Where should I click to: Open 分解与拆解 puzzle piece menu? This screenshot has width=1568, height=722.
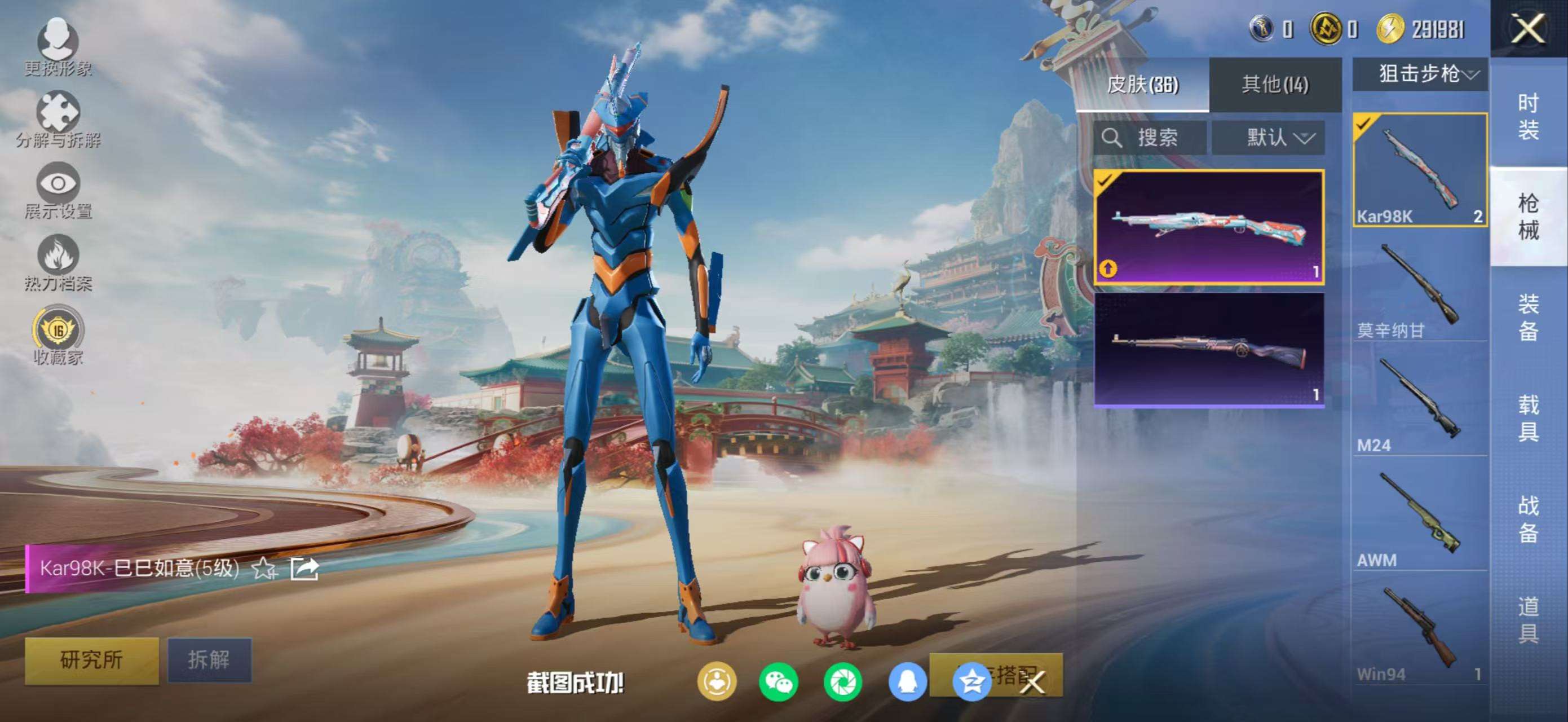pyautogui.click(x=58, y=118)
